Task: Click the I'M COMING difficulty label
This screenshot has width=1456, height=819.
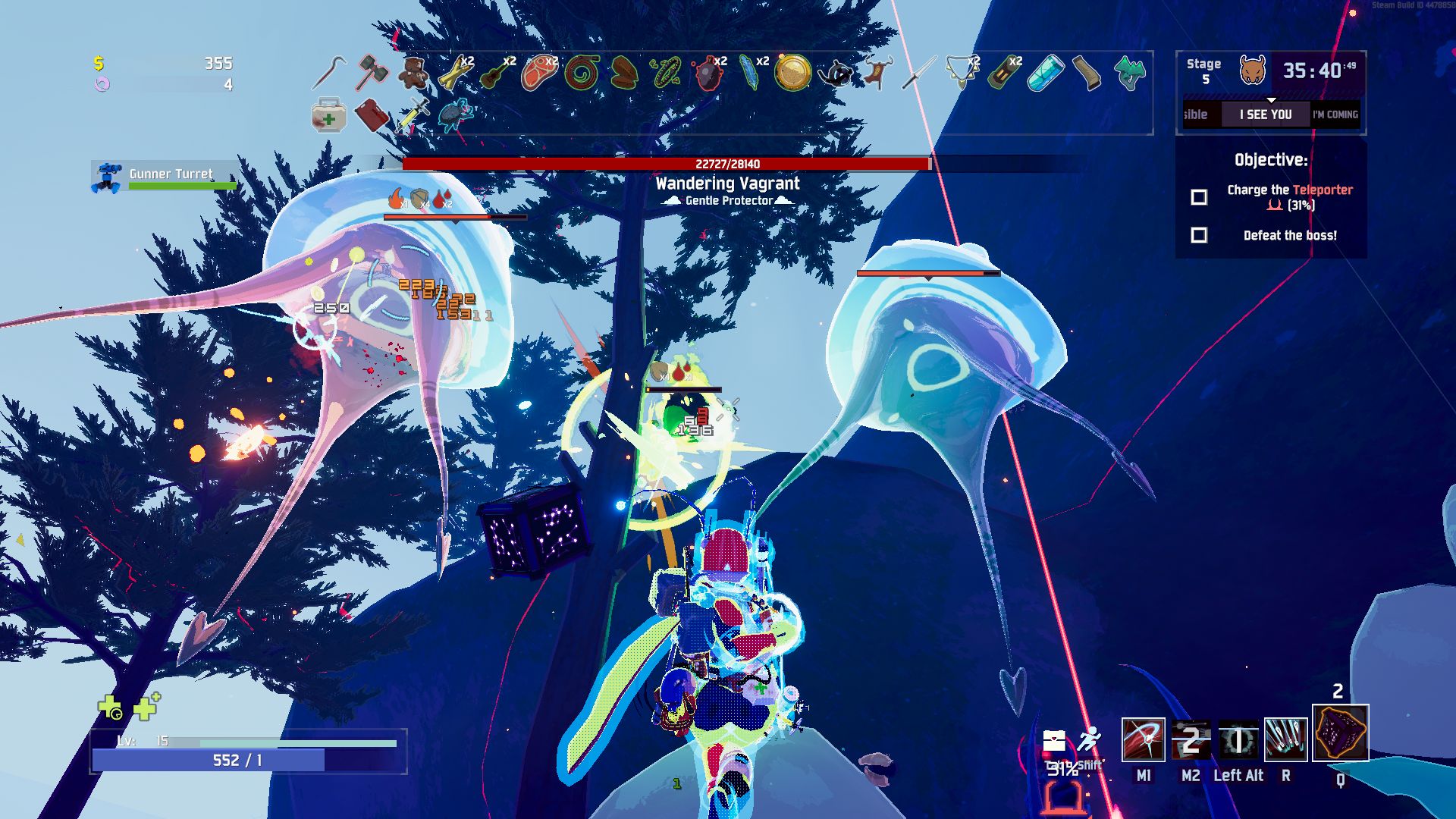Action: pos(1335,115)
